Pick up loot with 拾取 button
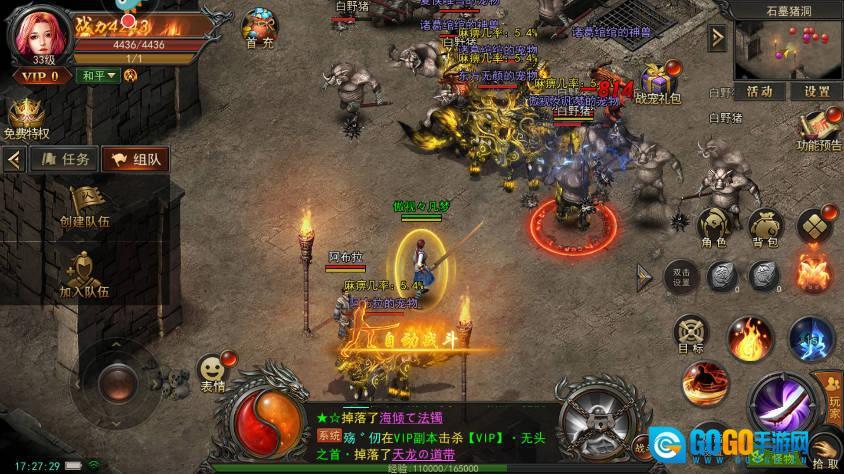Image resolution: width=844 pixels, height=474 pixels. (x=824, y=448)
